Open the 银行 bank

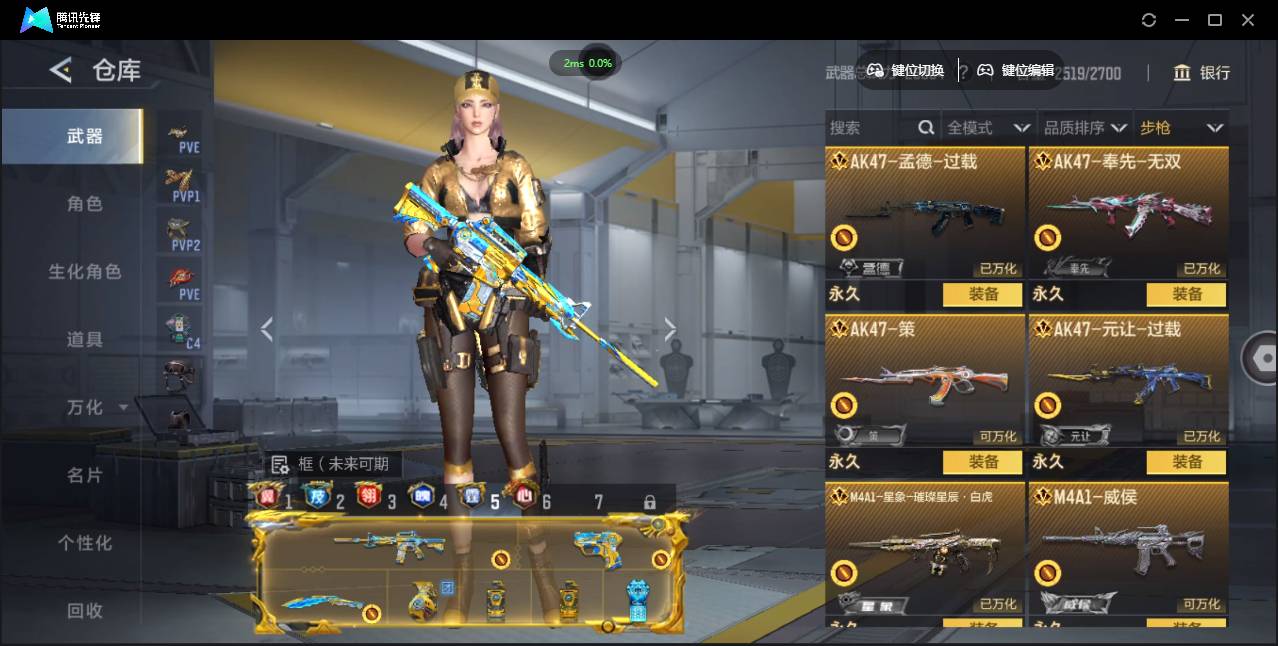pos(1201,73)
